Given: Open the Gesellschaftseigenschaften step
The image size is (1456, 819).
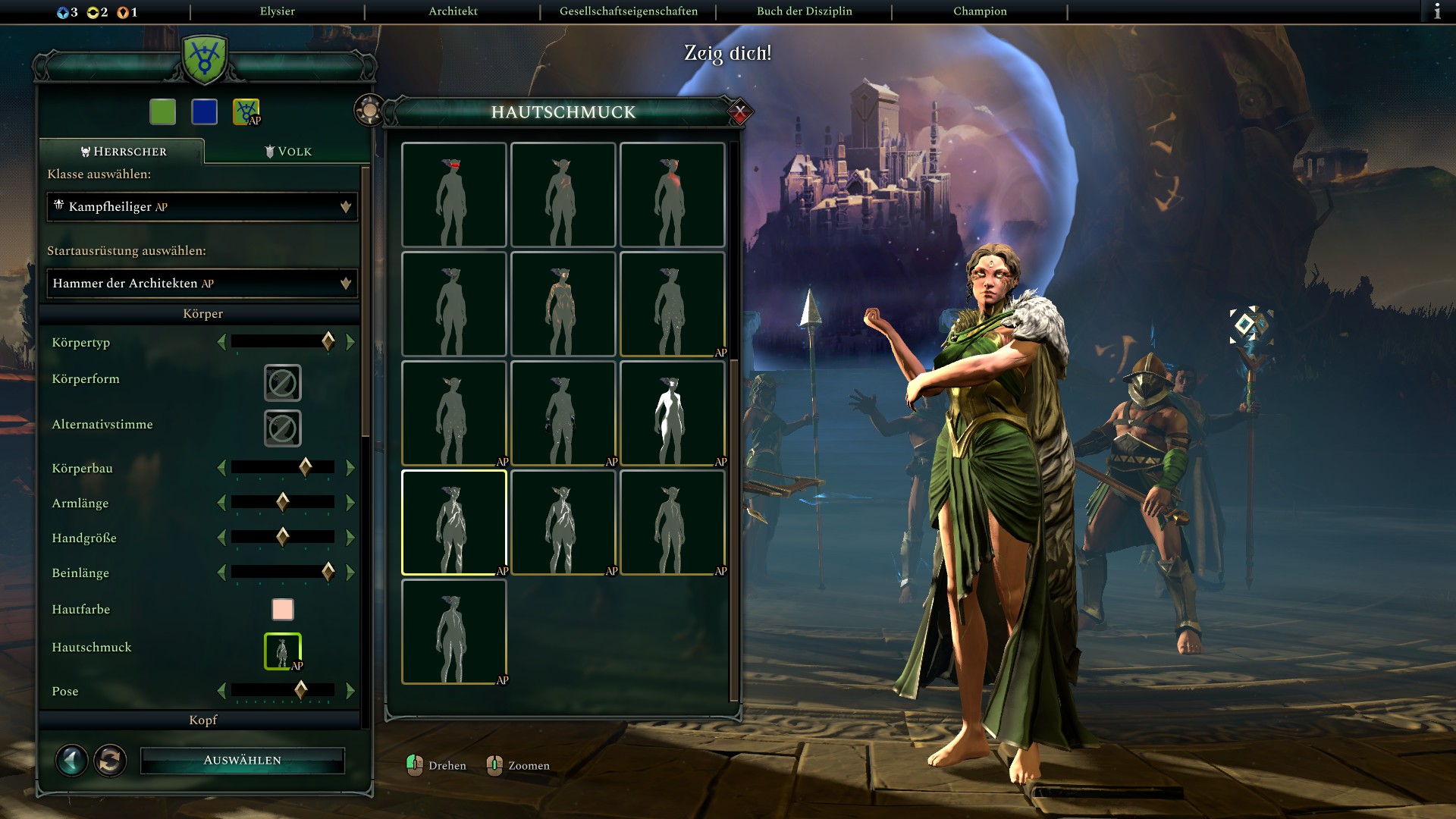Looking at the screenshot, I should (628, 11).
